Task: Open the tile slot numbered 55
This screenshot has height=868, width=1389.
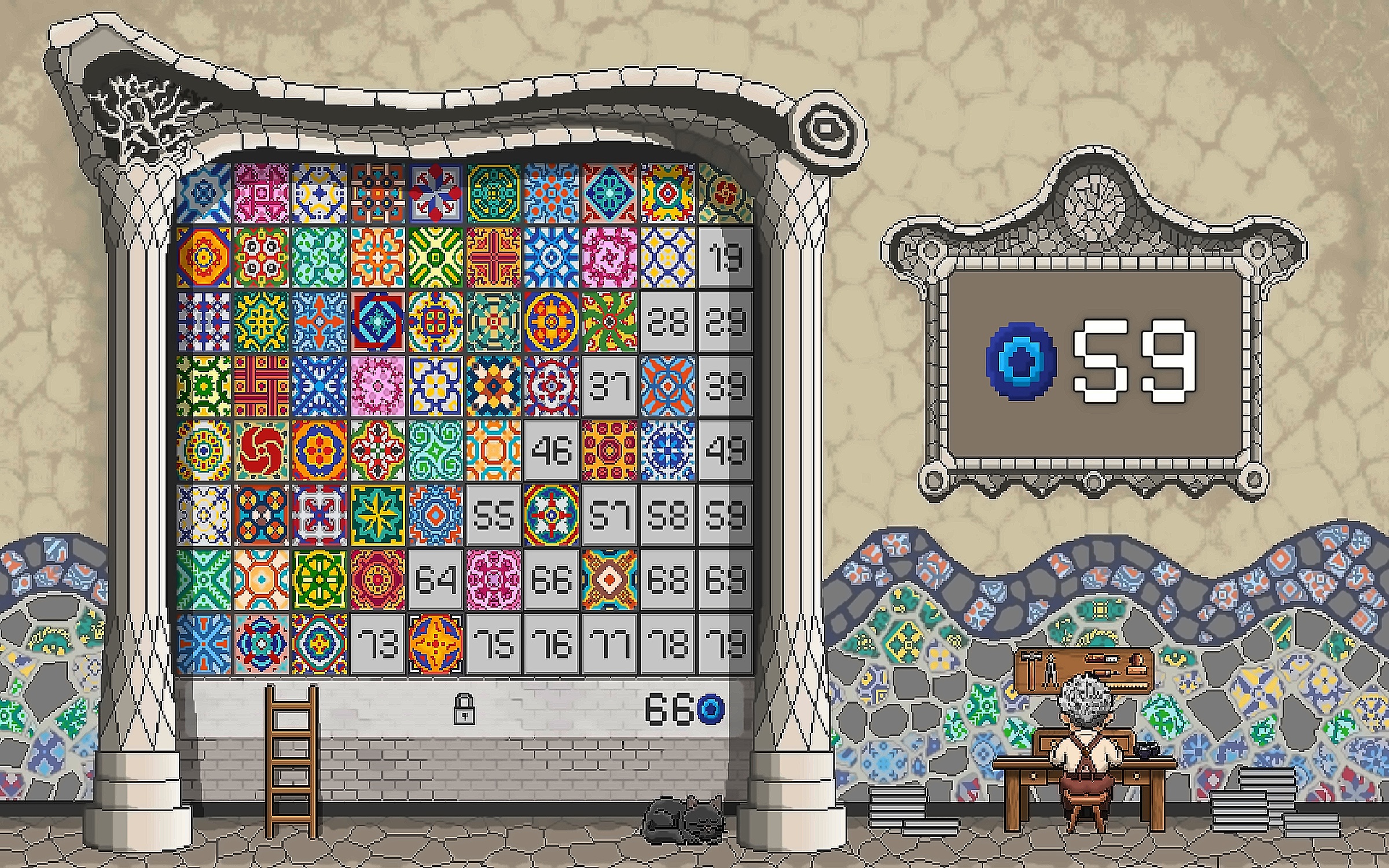Action: pos(494,515)
